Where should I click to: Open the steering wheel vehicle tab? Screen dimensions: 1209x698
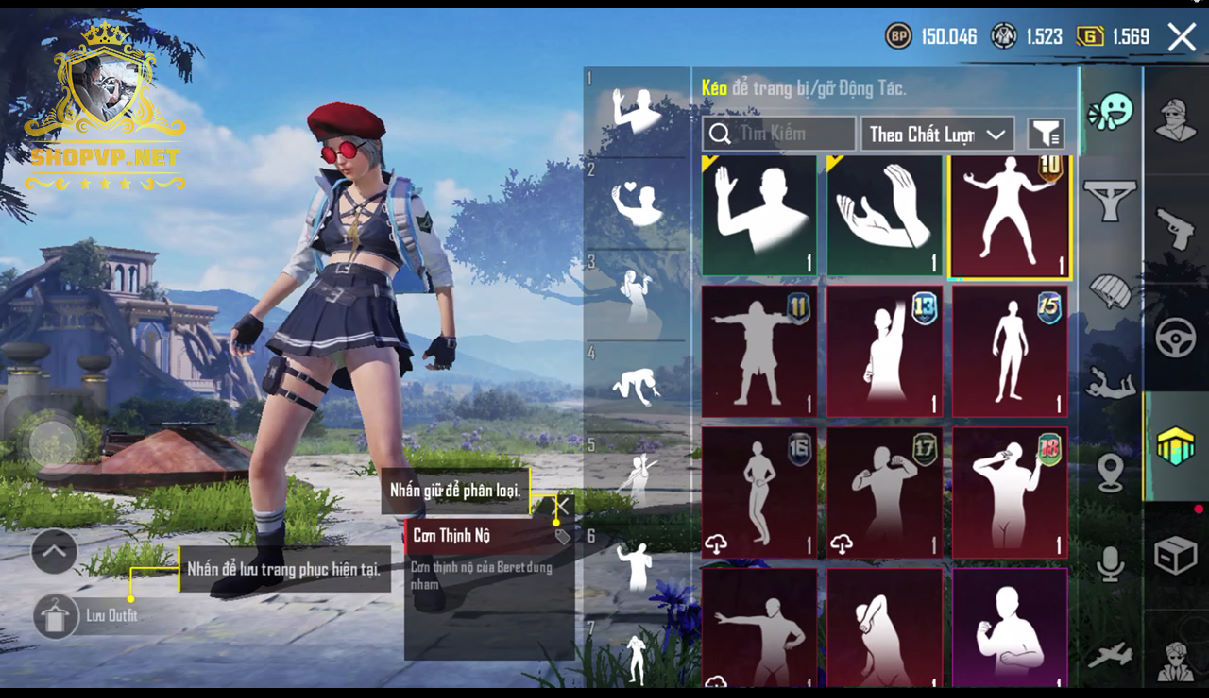pos(1176,338)
